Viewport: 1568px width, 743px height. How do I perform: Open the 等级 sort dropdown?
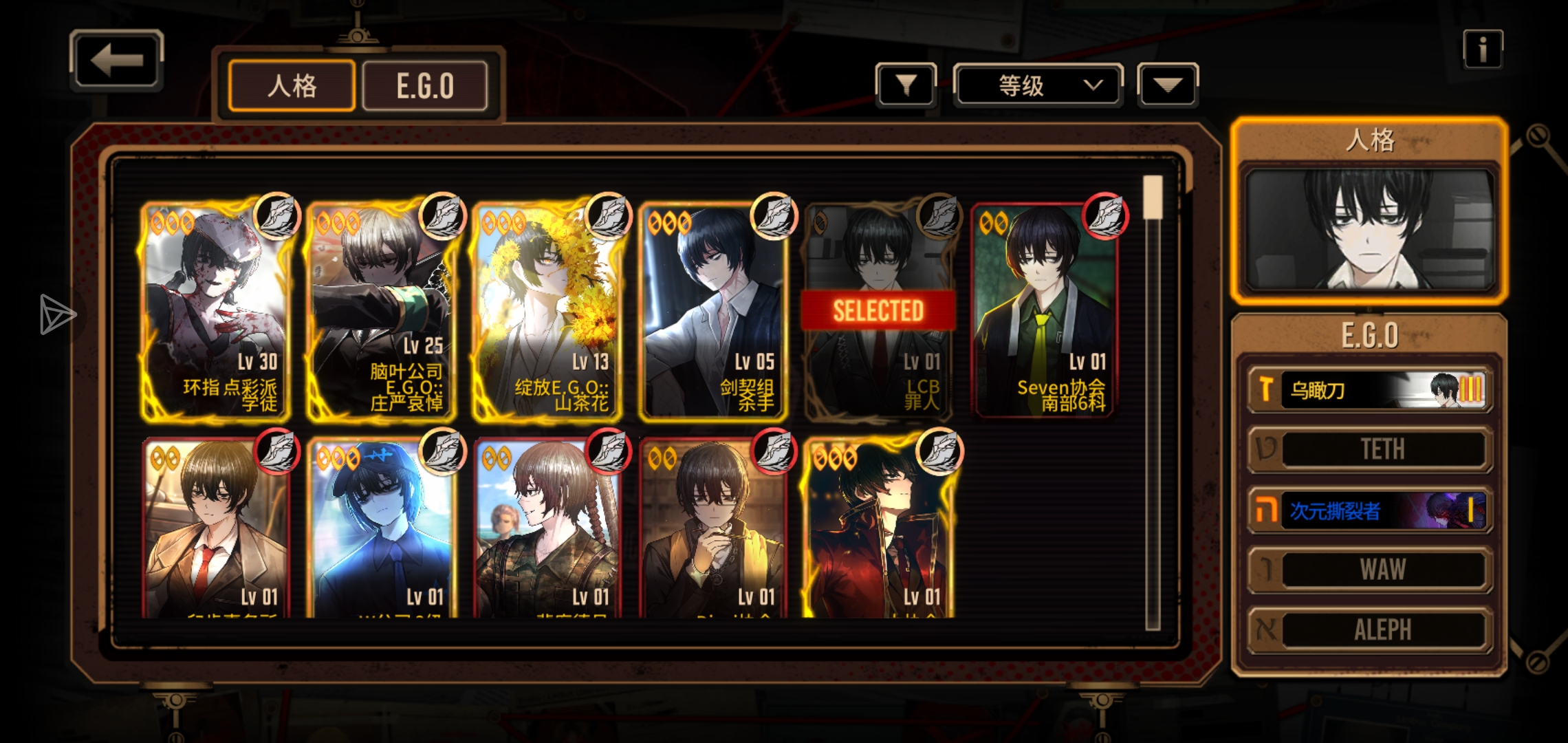point(1038,85)
